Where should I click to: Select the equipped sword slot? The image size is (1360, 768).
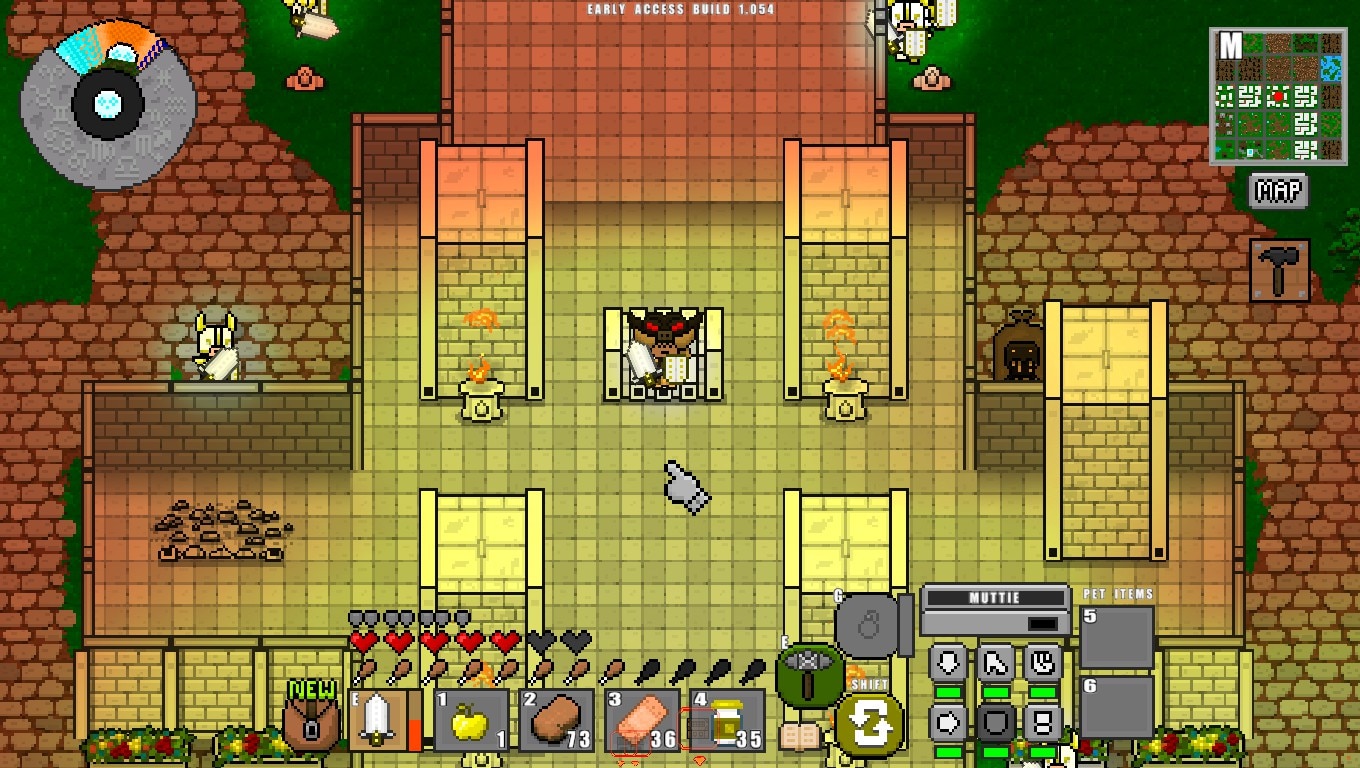[377, 720]
